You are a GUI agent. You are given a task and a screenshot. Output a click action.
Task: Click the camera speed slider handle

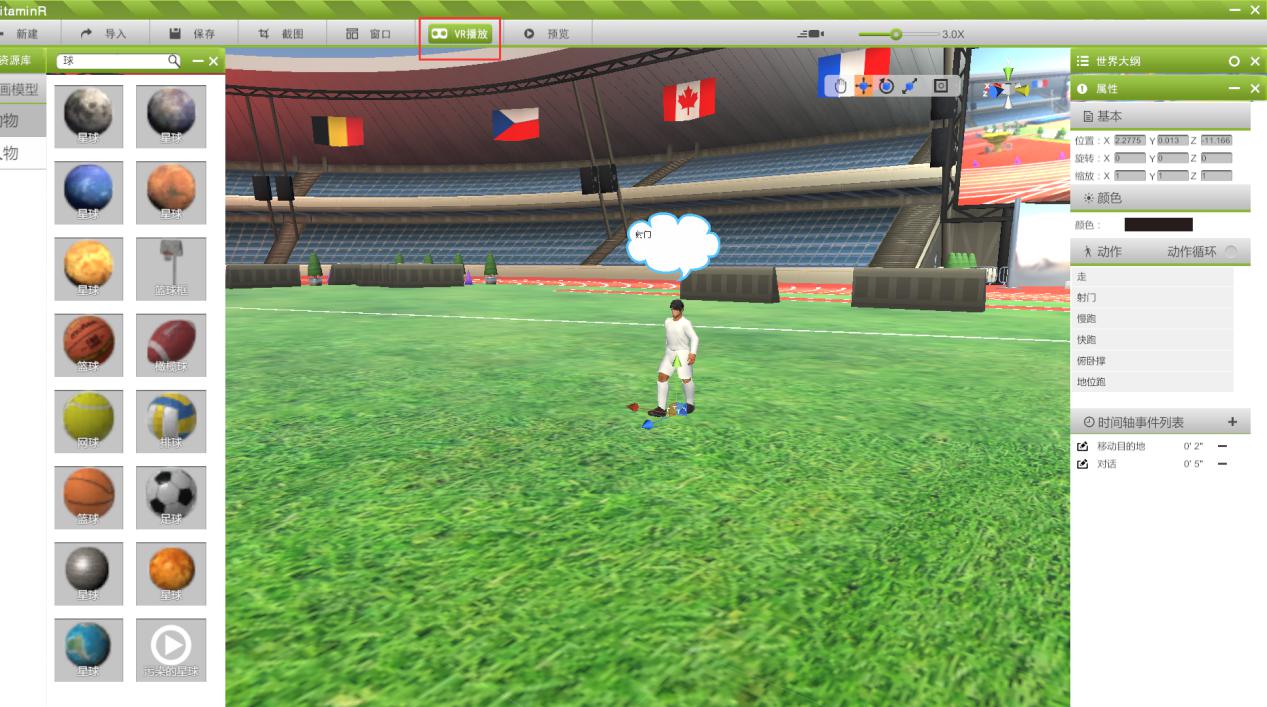[x=896, y=34]
